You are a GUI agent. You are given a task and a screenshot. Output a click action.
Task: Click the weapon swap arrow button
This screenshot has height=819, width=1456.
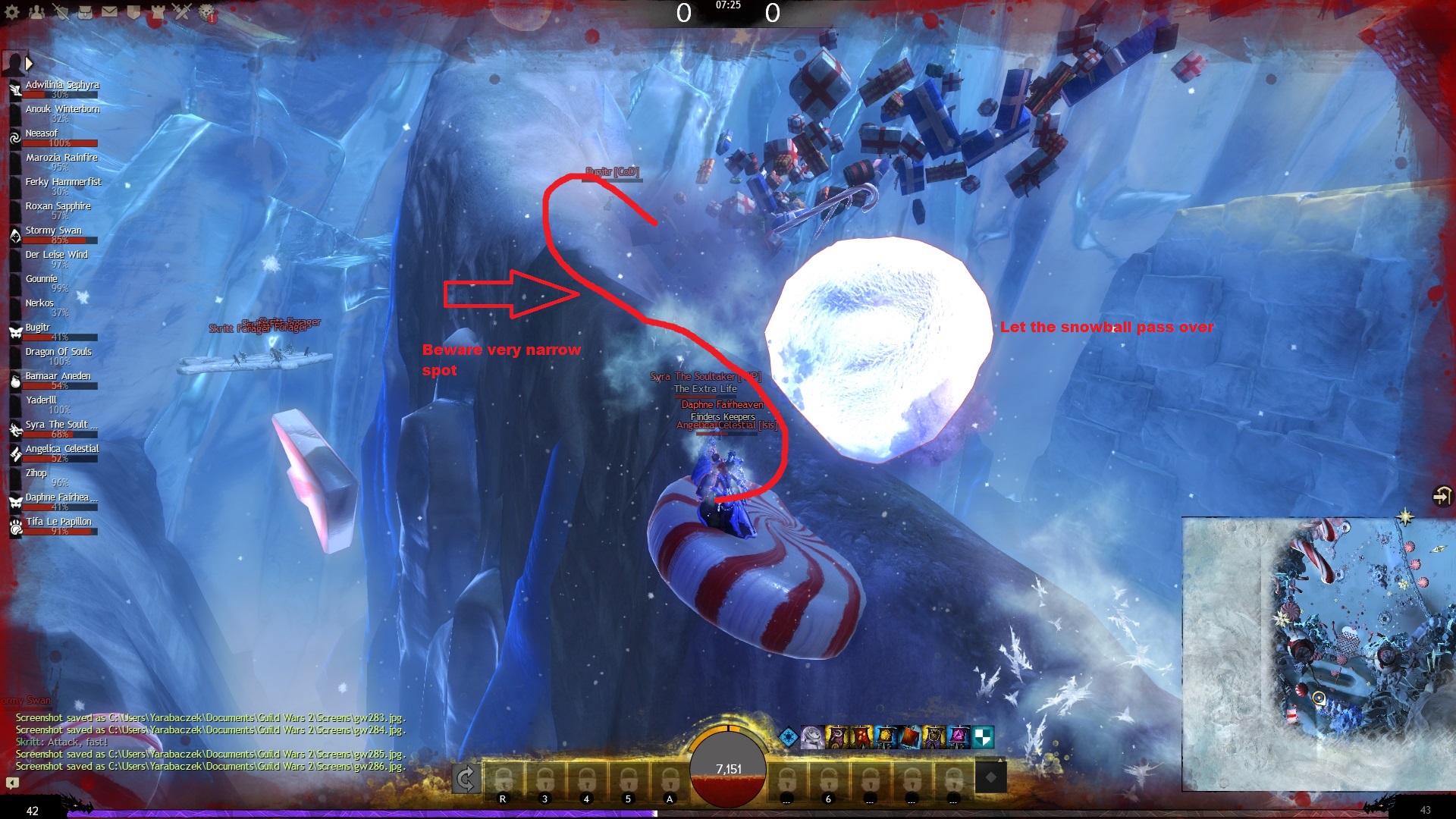tap(466, 778)
